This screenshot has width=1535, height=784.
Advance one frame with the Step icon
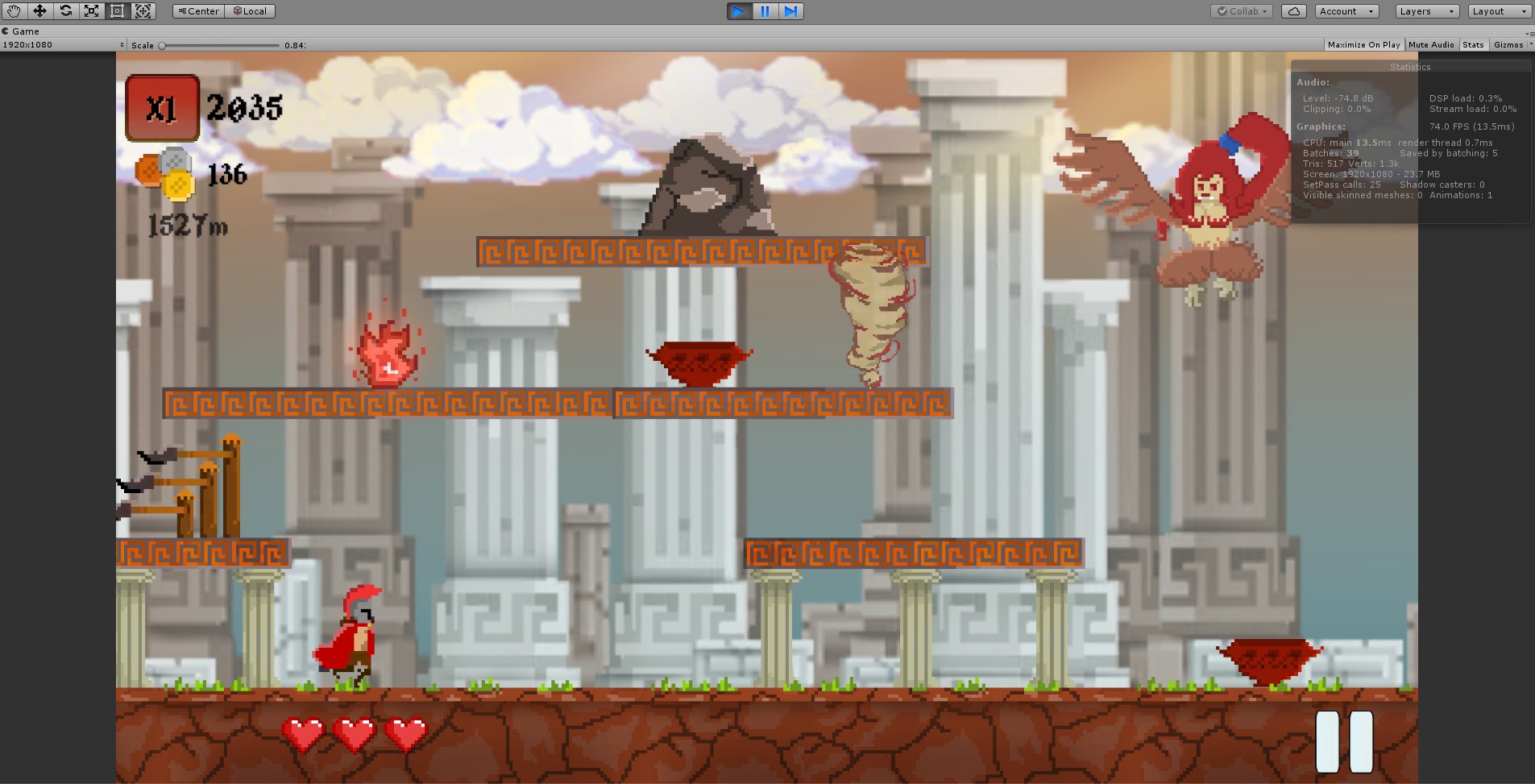[x=791, y=11]
